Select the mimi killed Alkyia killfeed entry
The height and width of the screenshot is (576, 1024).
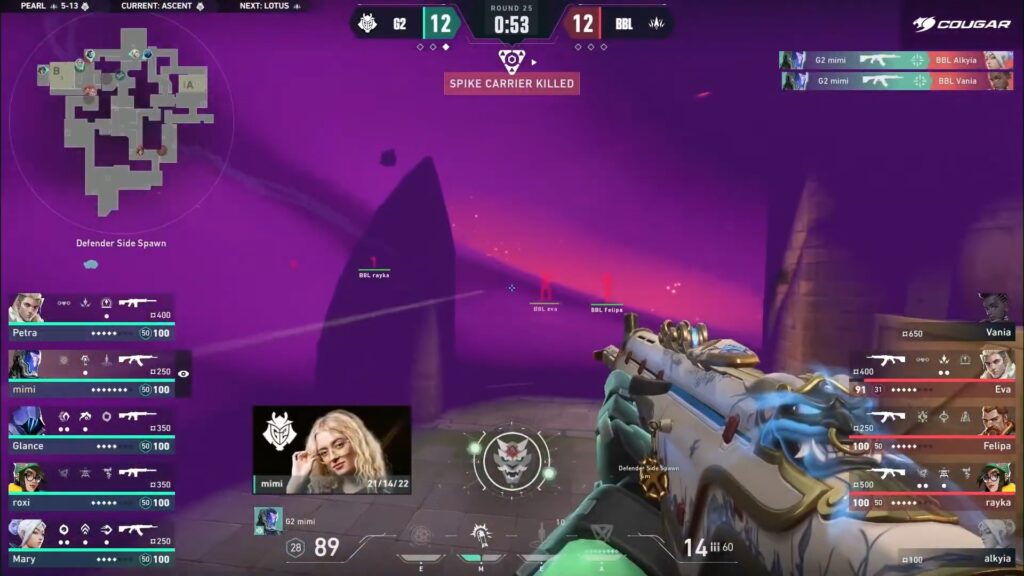tap(895, 60)
